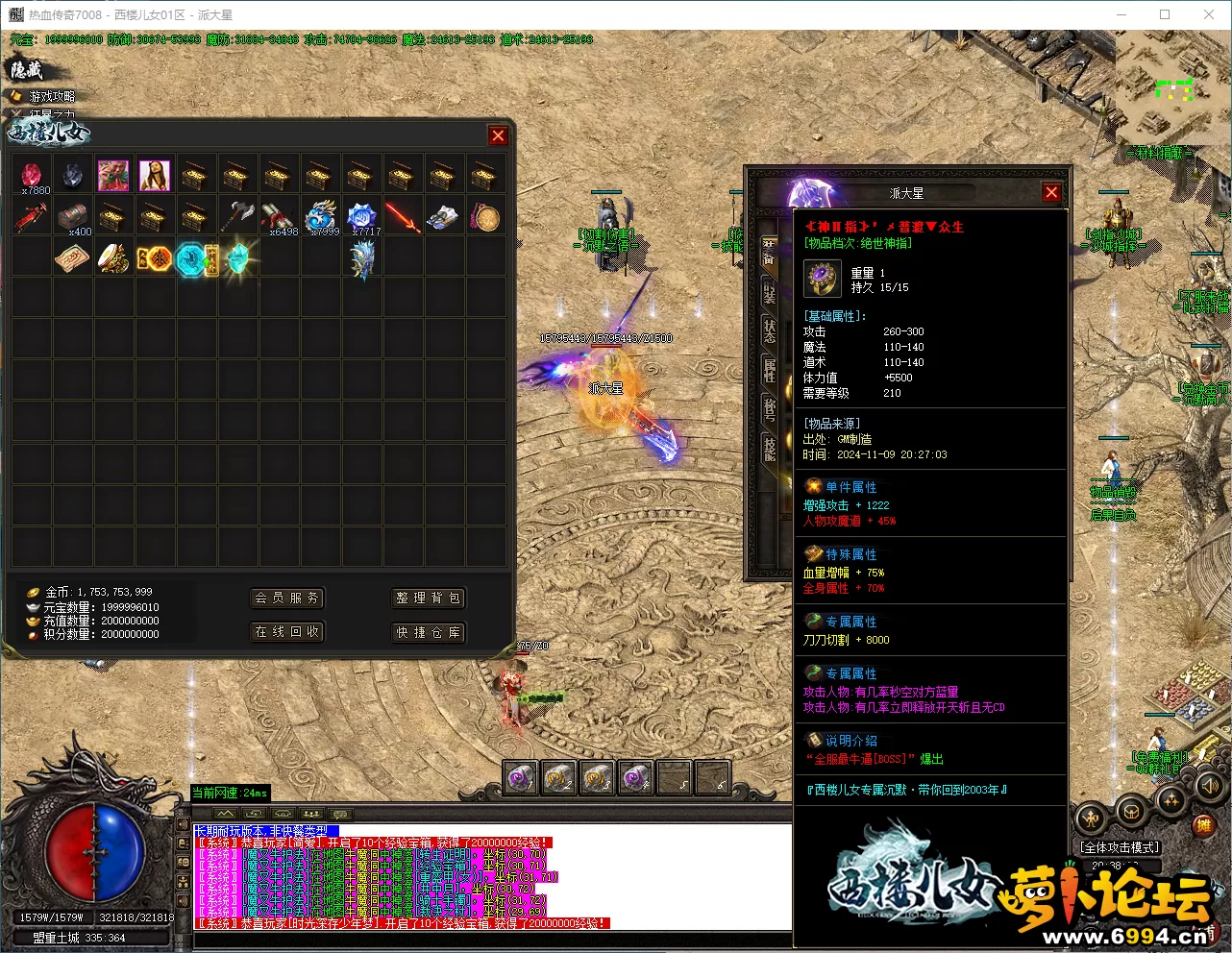
Task: Select the red glowing sword item
Action: click(403, 216)
